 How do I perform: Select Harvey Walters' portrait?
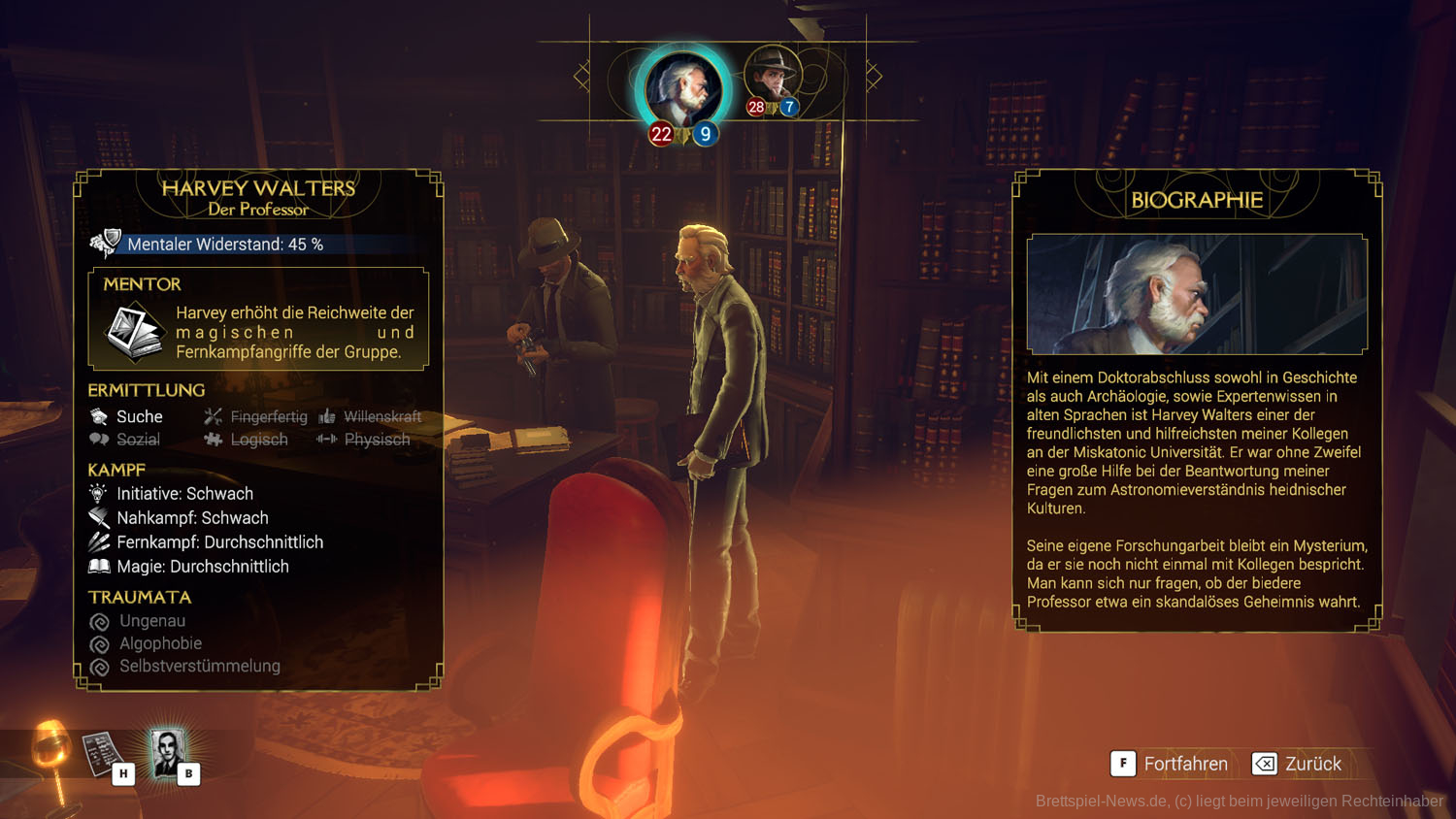682,89
